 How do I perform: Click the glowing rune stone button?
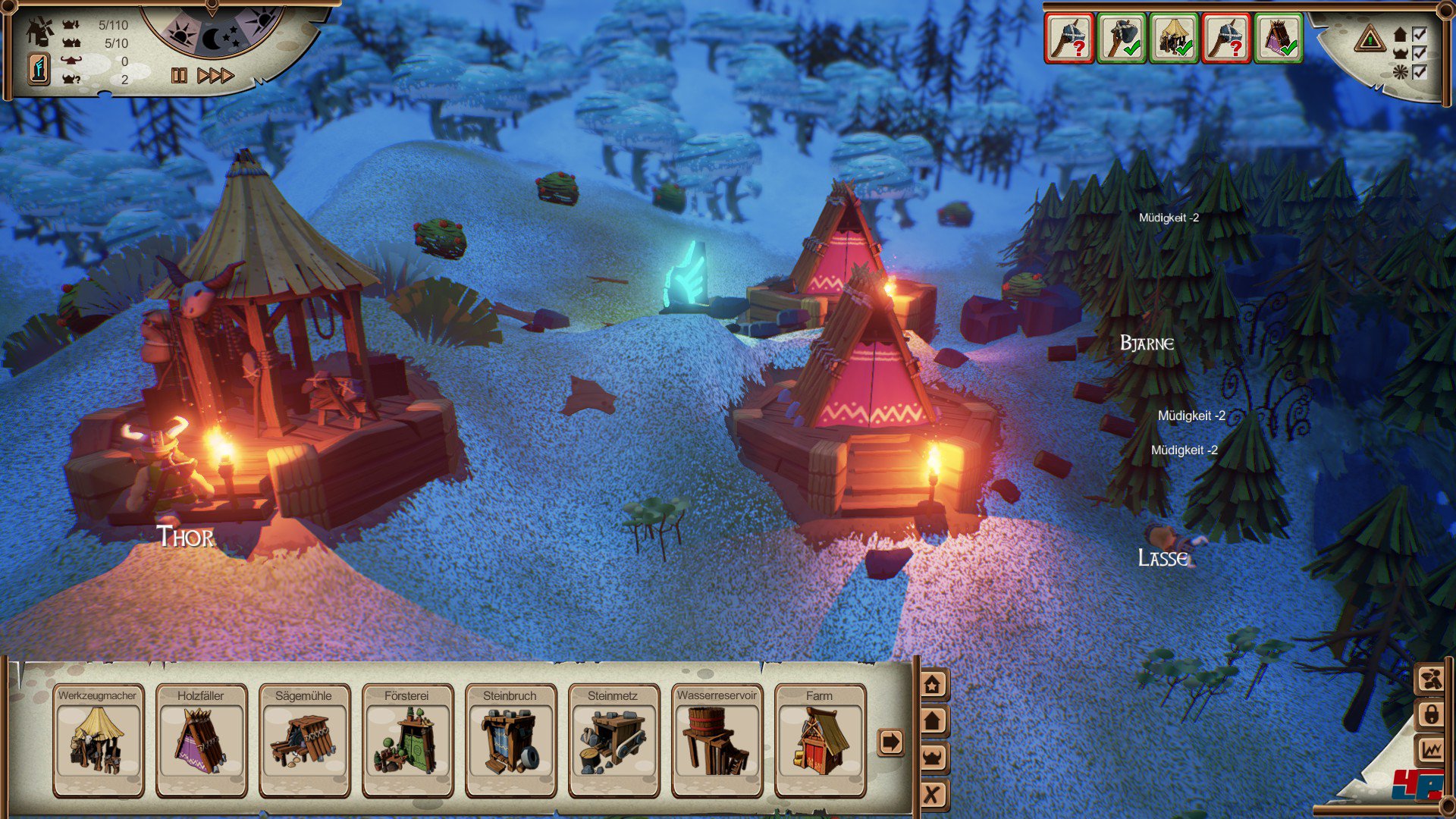(x=39, y=69)
